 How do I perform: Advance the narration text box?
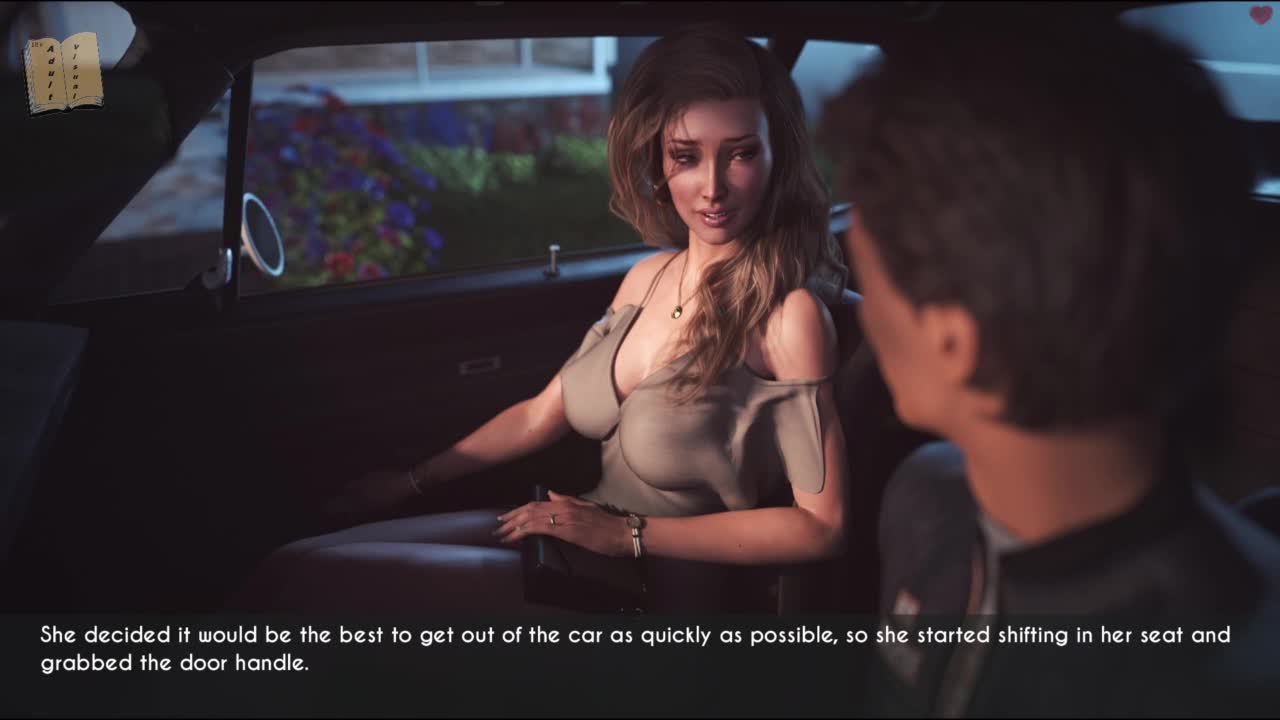[x=640, y=650]
